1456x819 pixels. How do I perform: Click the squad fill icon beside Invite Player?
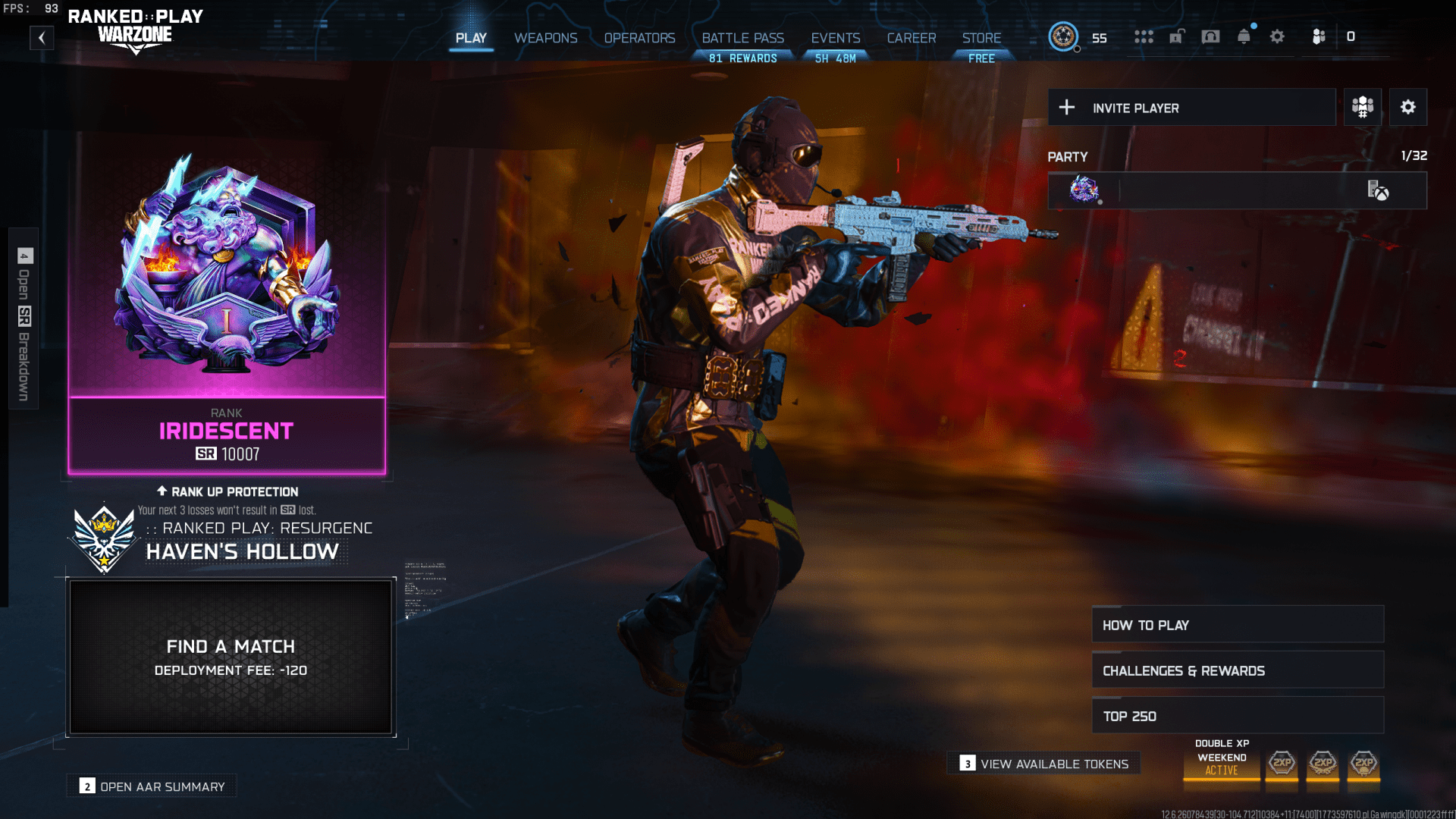[1361, 106]
